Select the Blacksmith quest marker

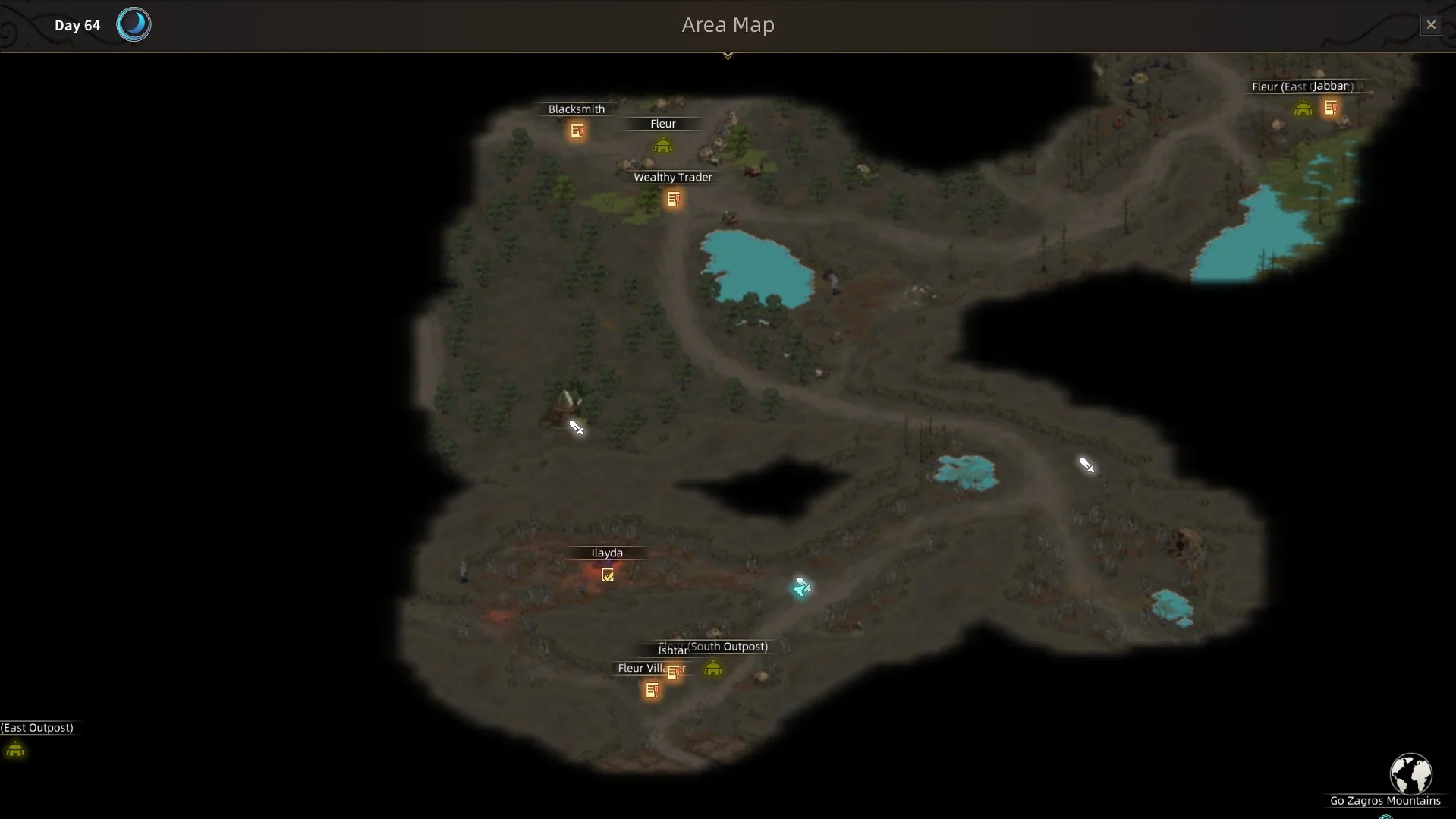click(577, 131)
